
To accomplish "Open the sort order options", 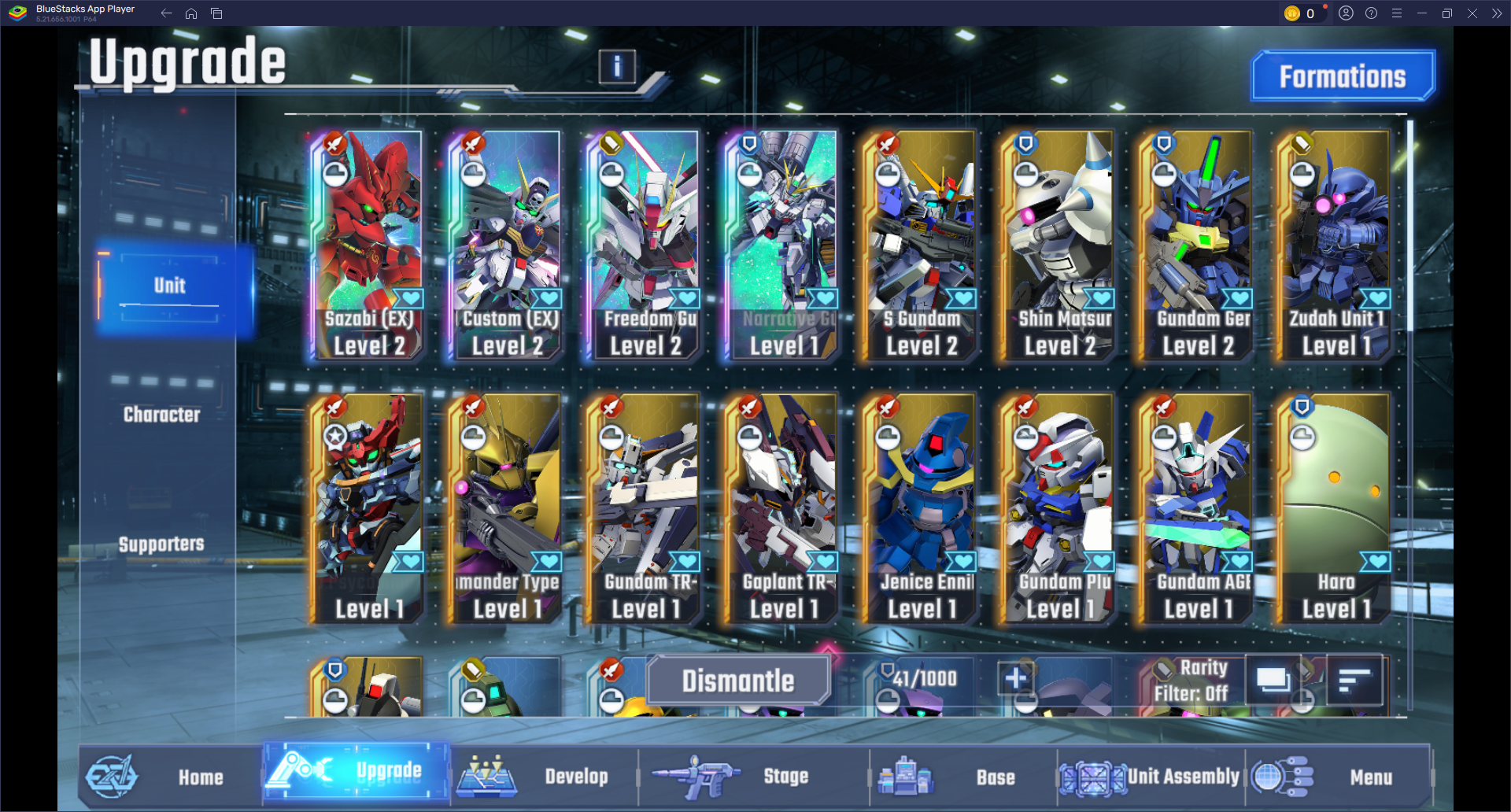I will click(x=1354, y=680).
